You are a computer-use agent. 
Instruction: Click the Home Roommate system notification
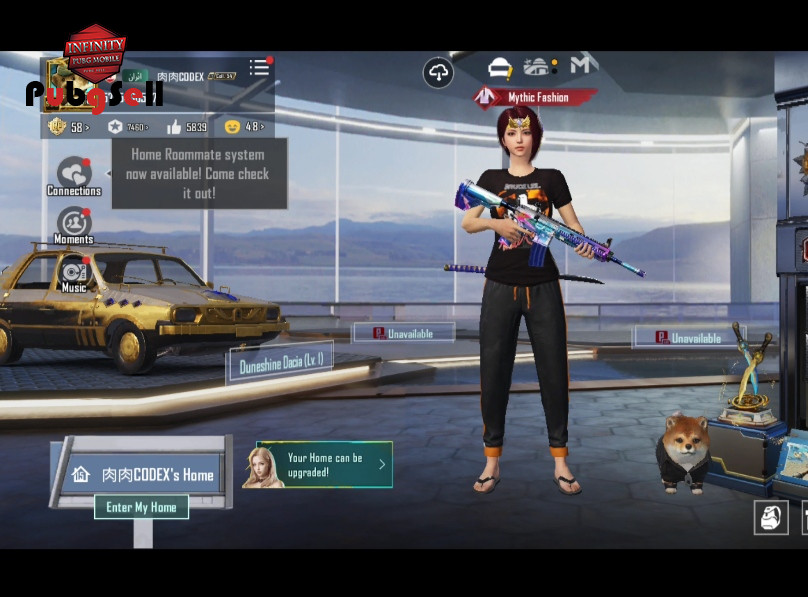click(199, 173)
